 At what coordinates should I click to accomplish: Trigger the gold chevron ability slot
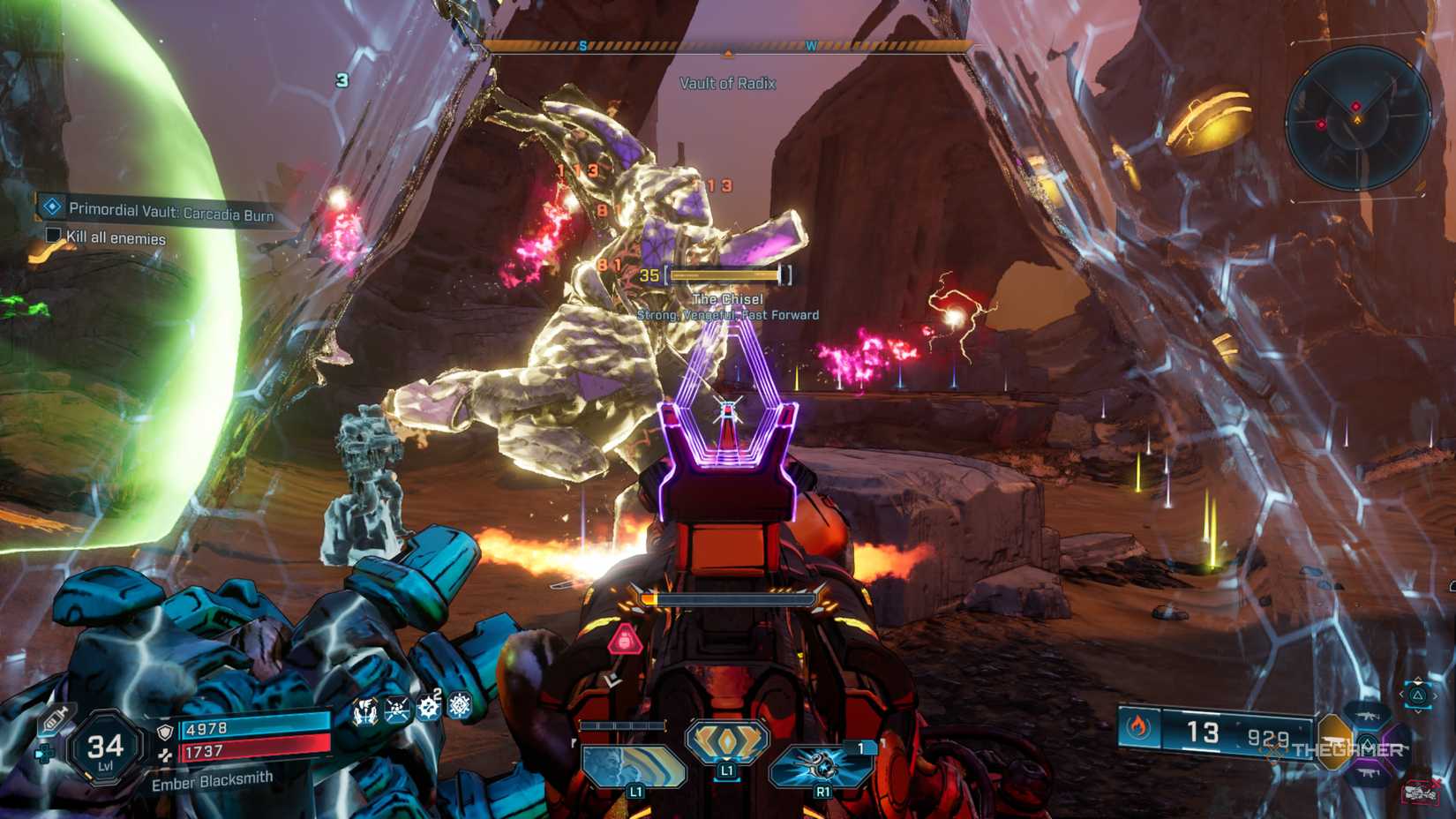coord(726,741)
